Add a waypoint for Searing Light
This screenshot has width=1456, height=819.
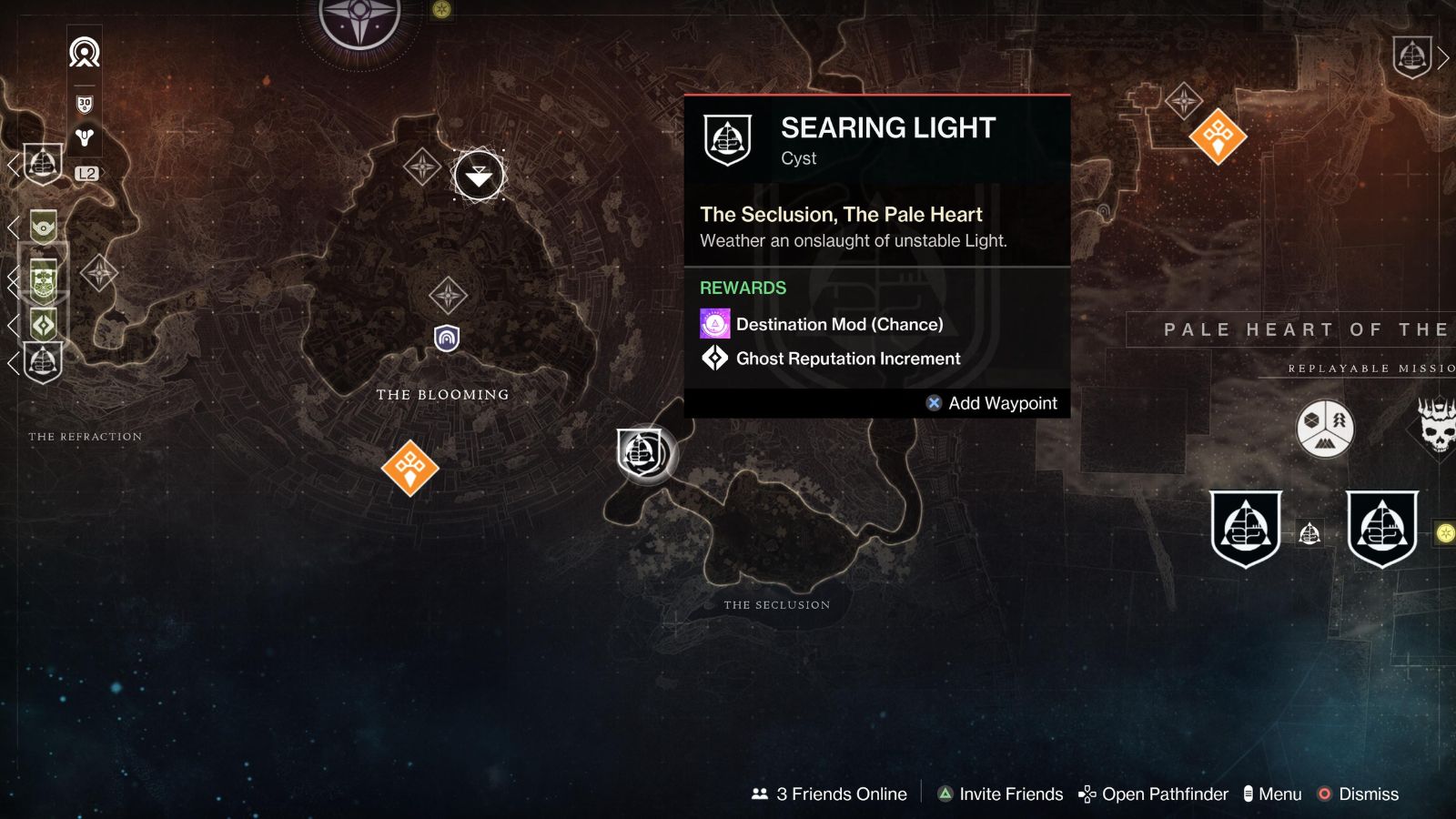tap(992, 403)
